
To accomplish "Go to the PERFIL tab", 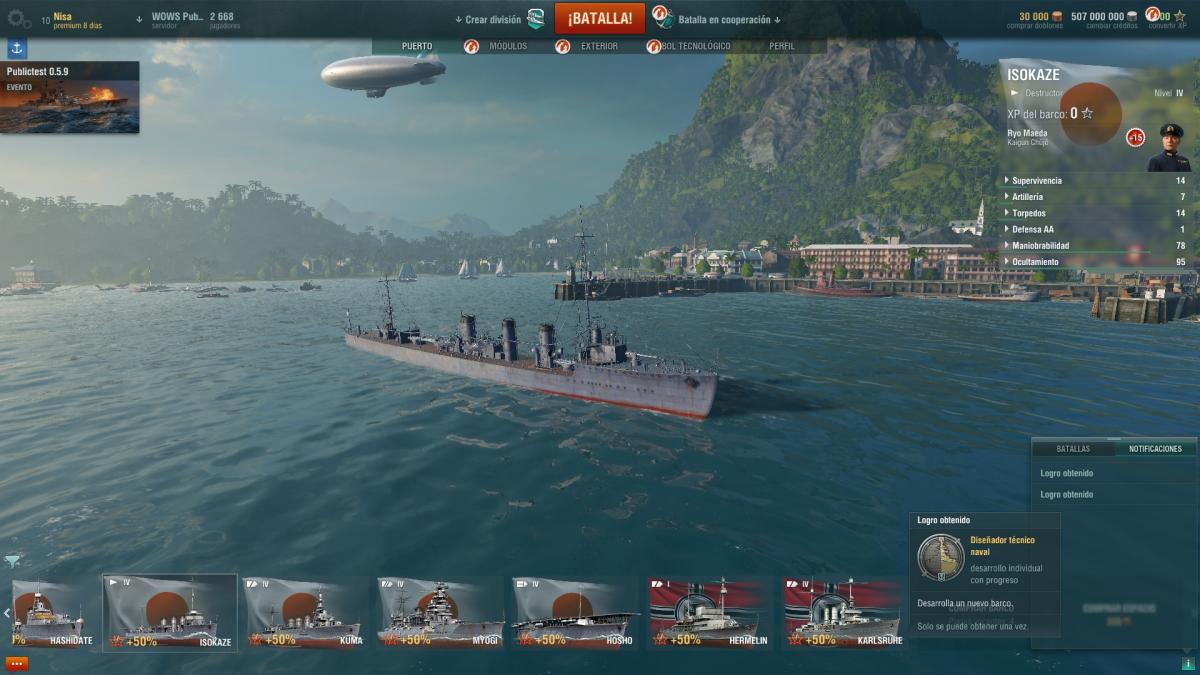I will coord(782,46).
